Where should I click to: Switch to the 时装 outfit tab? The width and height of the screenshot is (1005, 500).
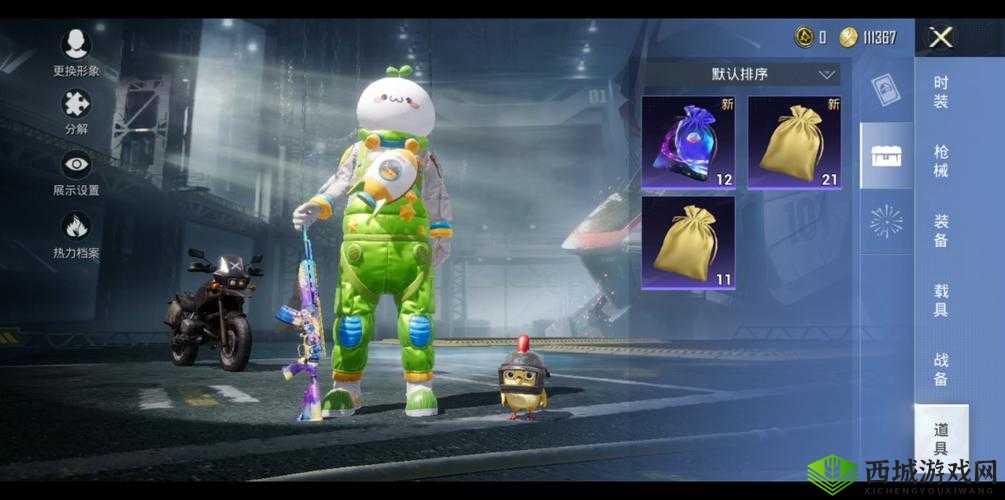coord(941,92)
